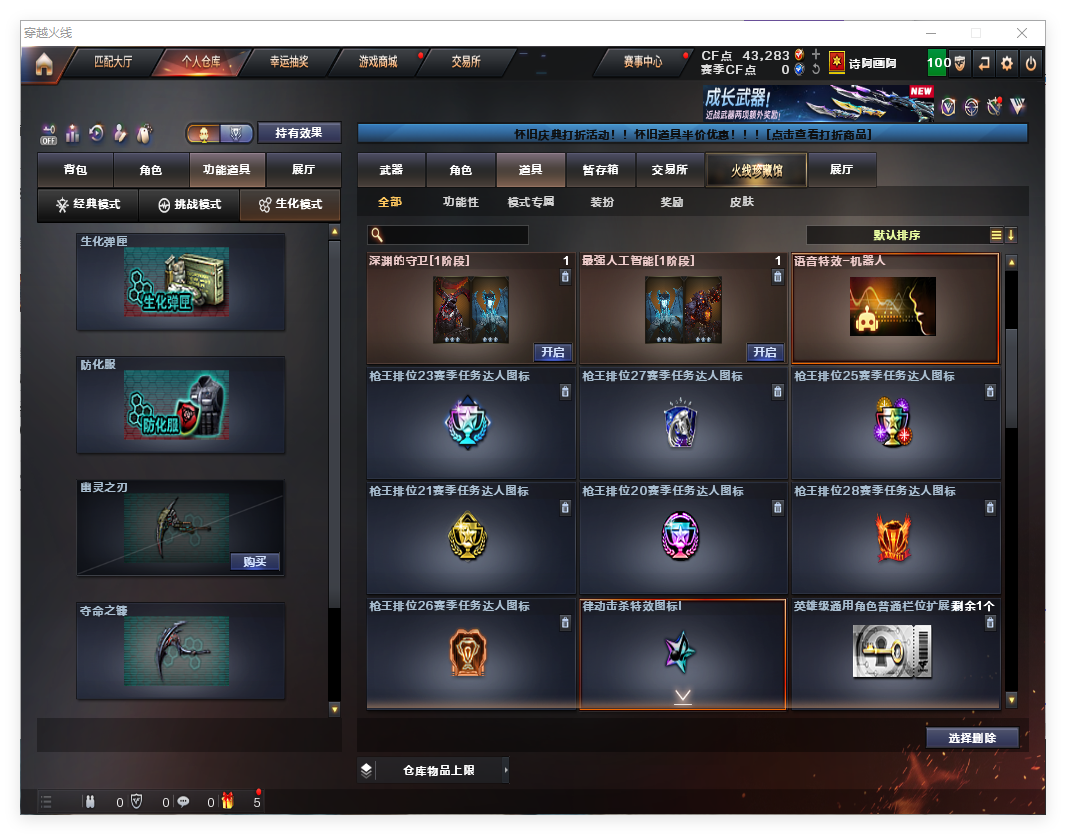This screenshot has height=835, width=1066.
Task: Select the 经典模式 classic mode tab
Action: click(88, 204)
